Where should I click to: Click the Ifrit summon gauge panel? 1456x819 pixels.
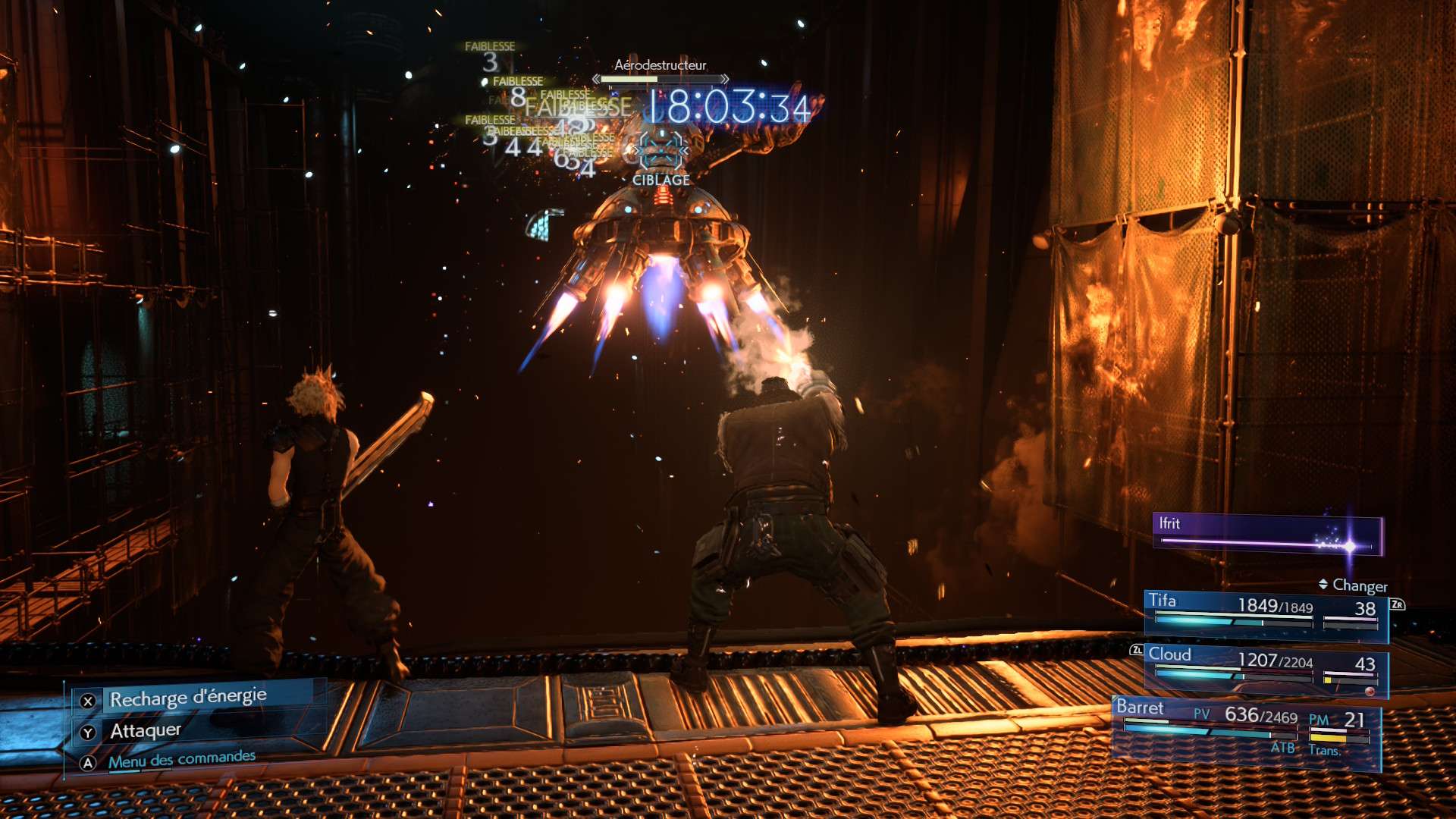(x=1267, y=534)
